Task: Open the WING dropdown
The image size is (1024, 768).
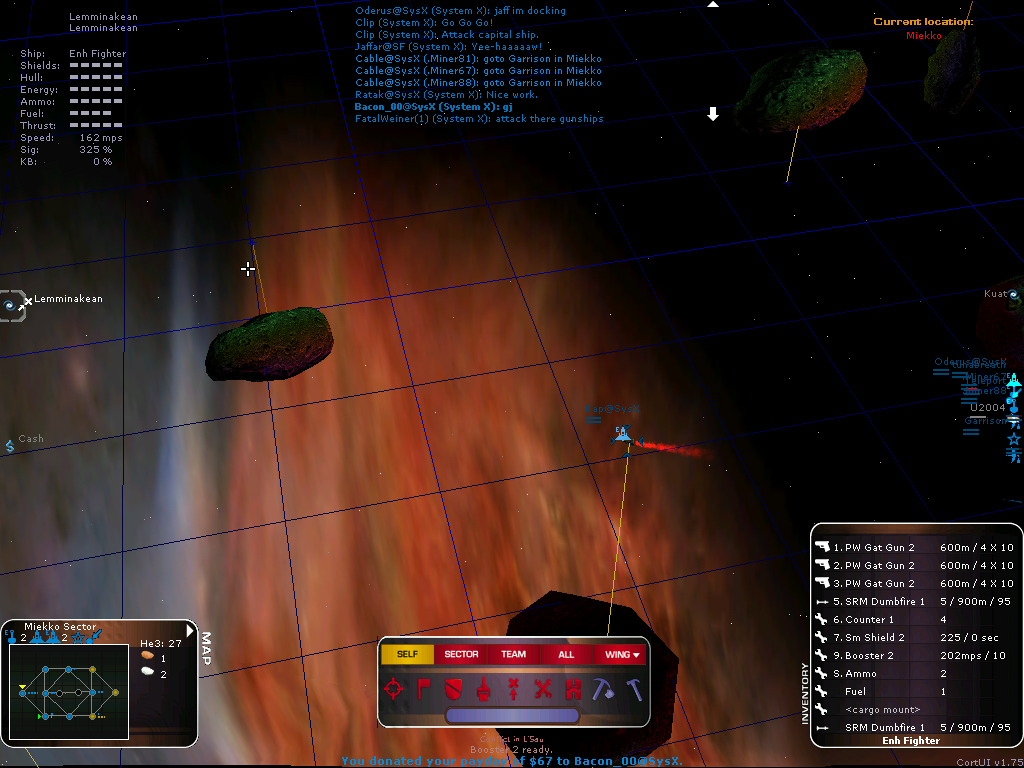Action: tap(622, 654)
